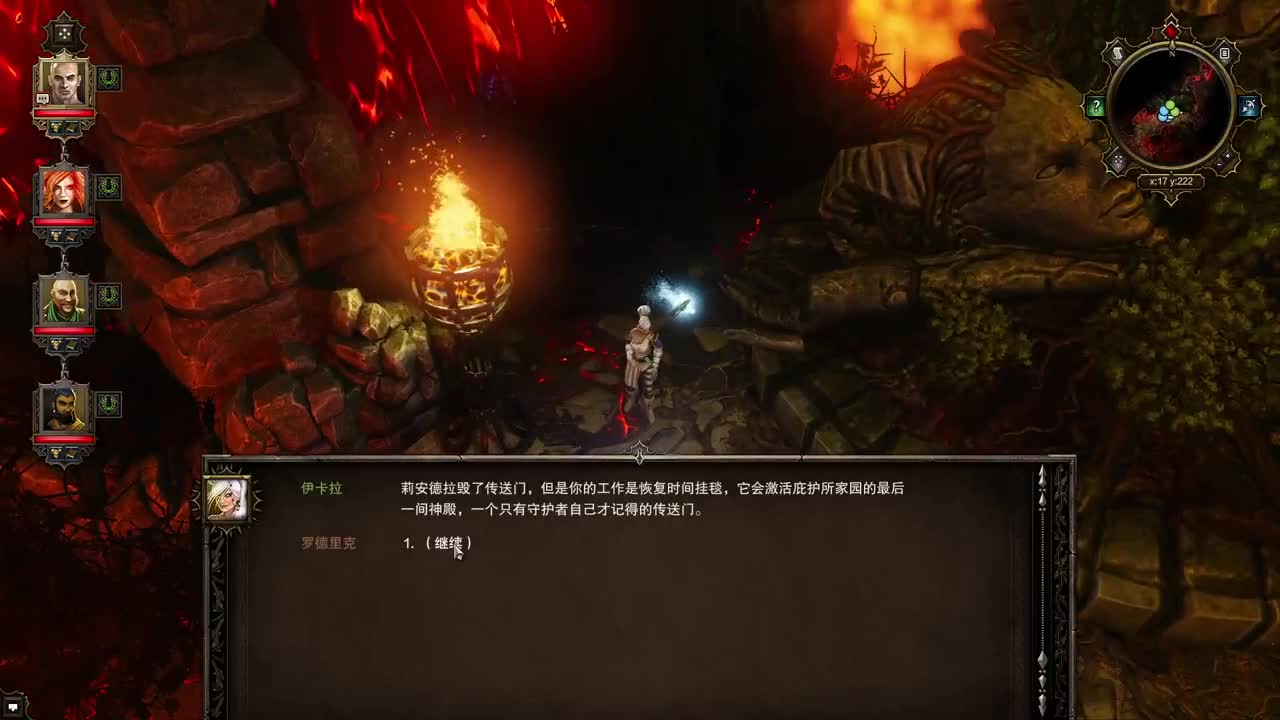Viewport: 1280px width, 720px height.
Task: Click the blue center-camera arrow icon on the minimap
Action: [x=1249, y=106]
